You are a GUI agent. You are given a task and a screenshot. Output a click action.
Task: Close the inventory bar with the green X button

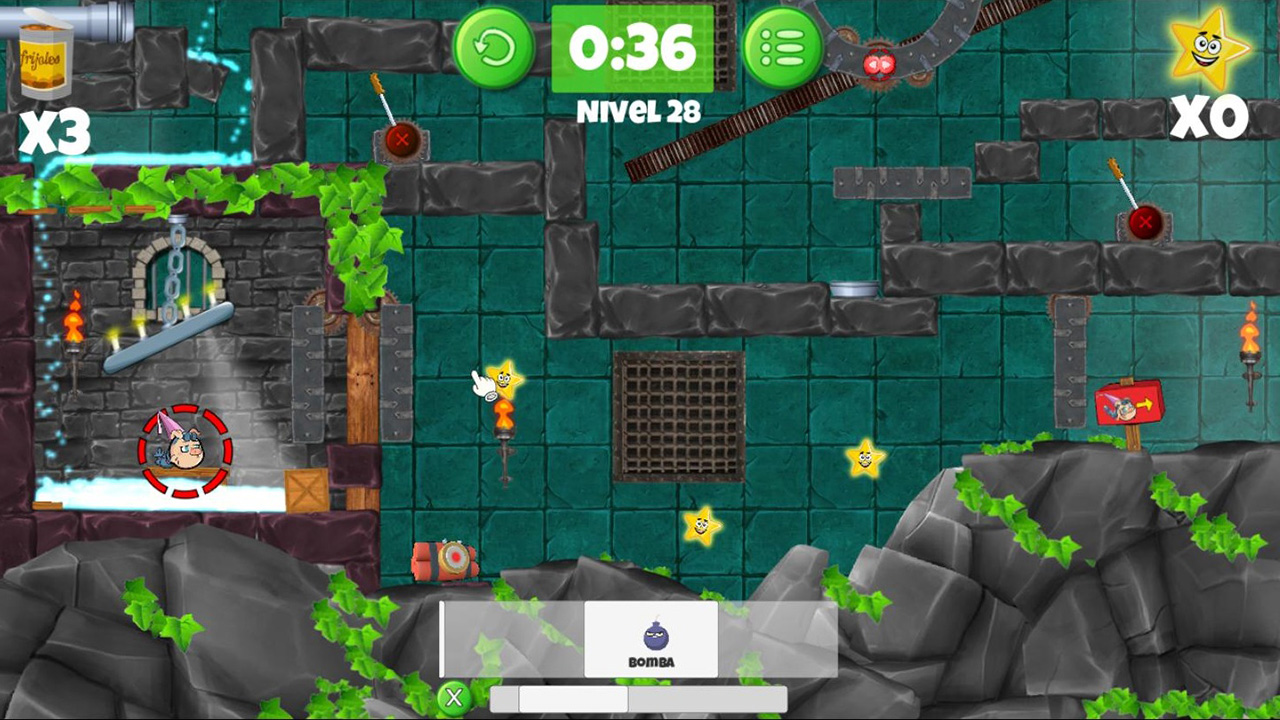[455, 697]
